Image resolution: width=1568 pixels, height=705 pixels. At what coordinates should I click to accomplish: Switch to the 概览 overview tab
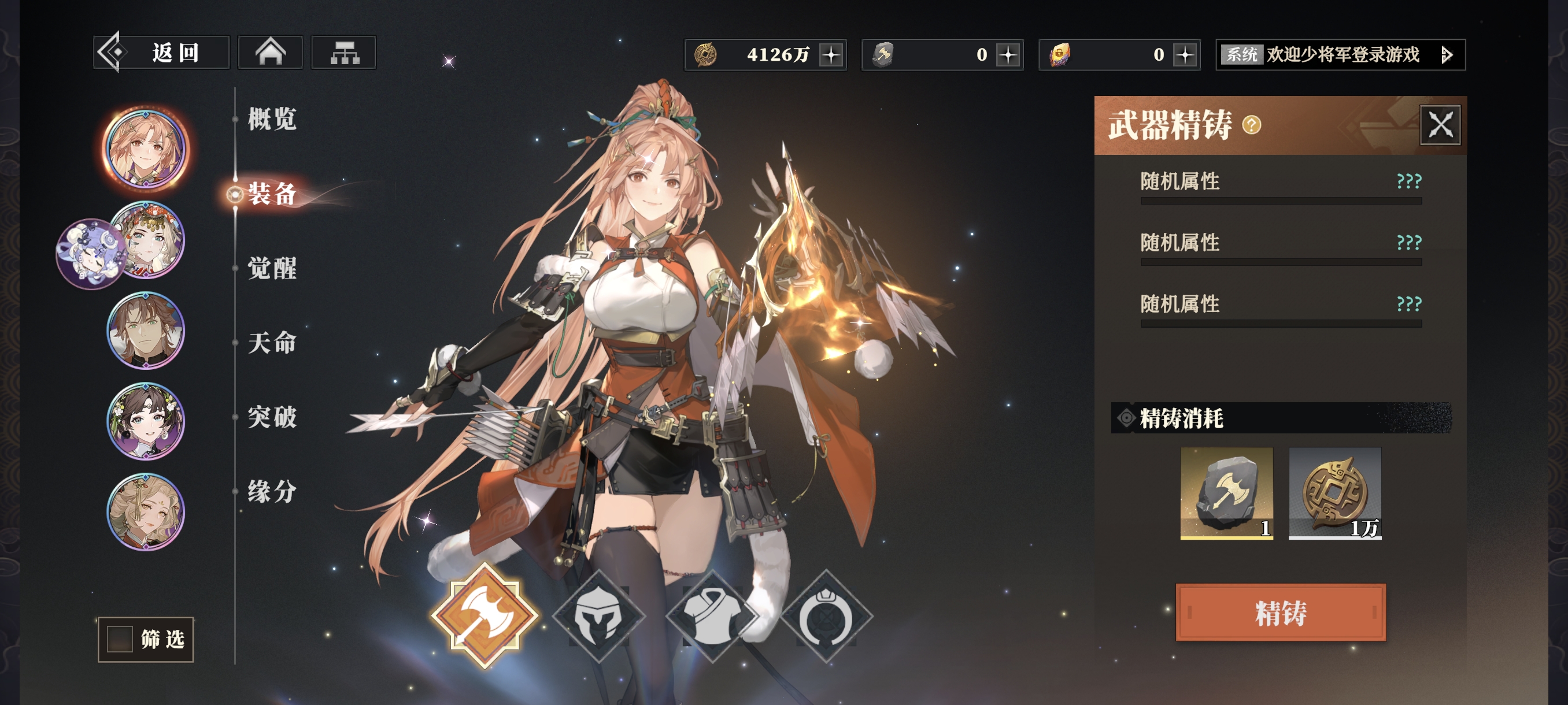click(272, 119)
